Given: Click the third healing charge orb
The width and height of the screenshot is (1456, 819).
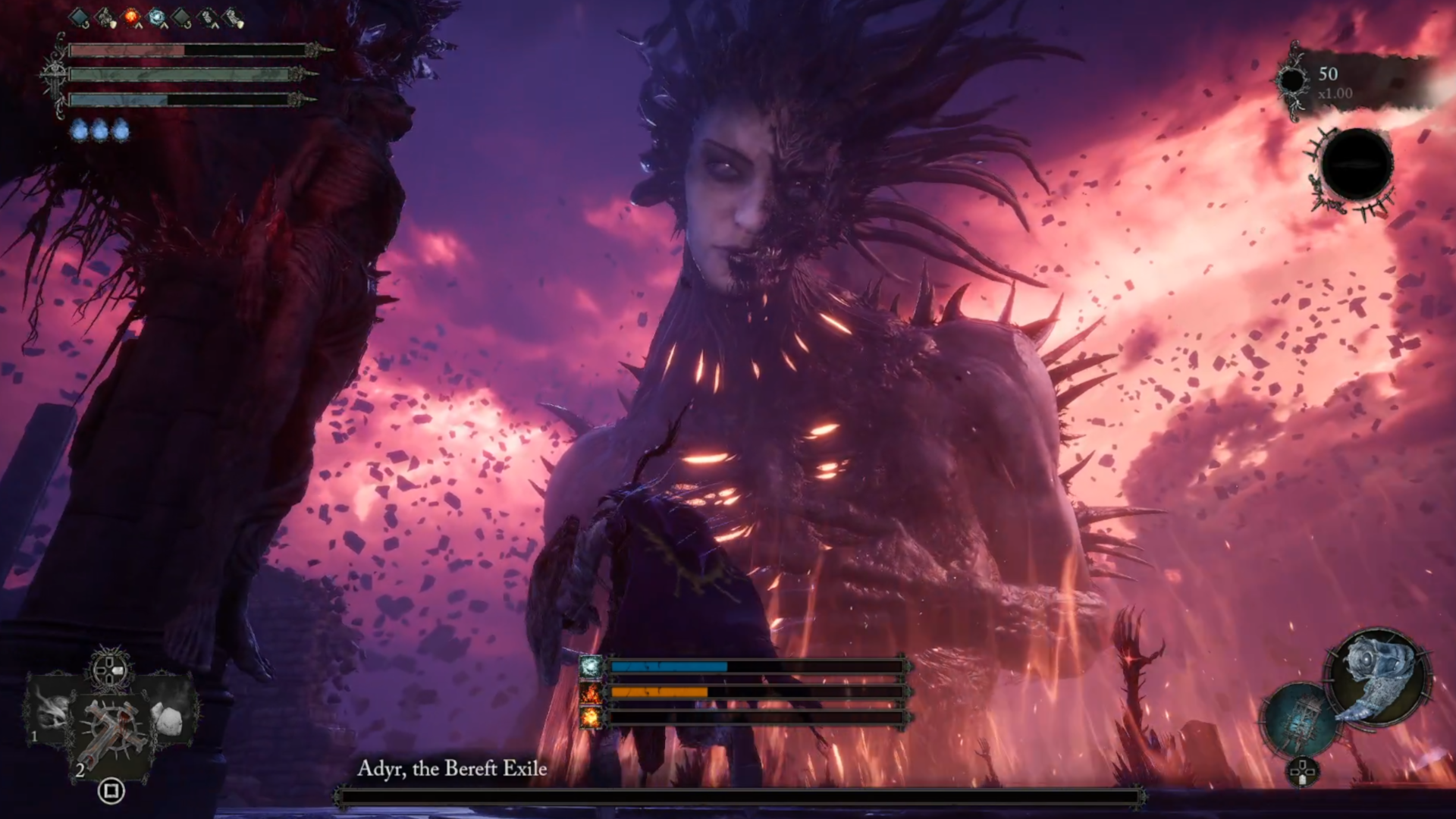Looking at the screenshot, I should (x=122, y=129).
